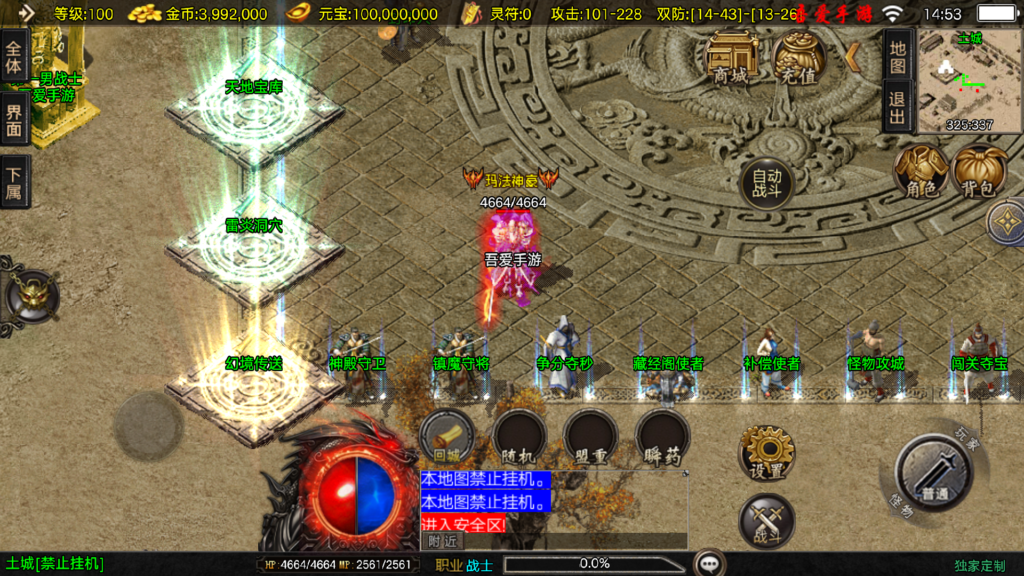Open the 商城 shop

(731, 57)
